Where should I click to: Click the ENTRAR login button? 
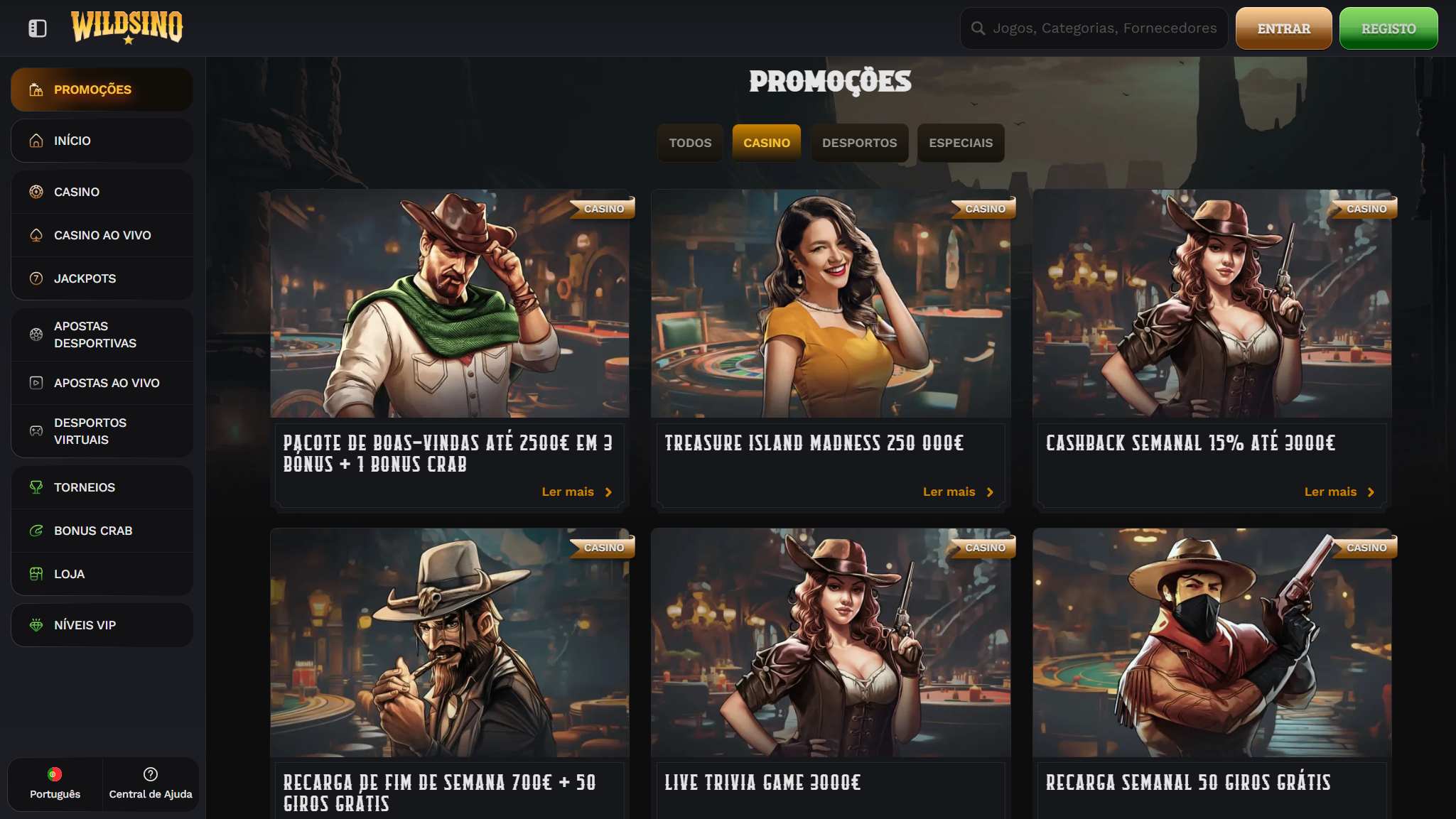[1283, 28]
